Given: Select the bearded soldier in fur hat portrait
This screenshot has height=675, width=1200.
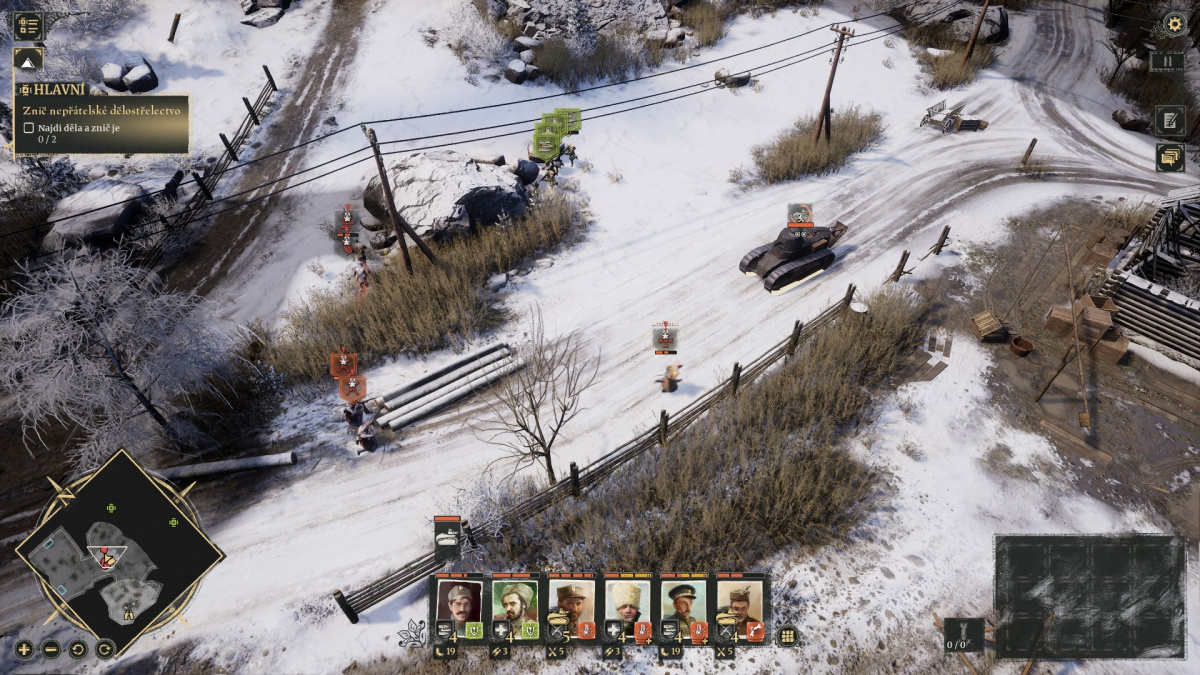Looking at the screenshot, I should point(515,601).
